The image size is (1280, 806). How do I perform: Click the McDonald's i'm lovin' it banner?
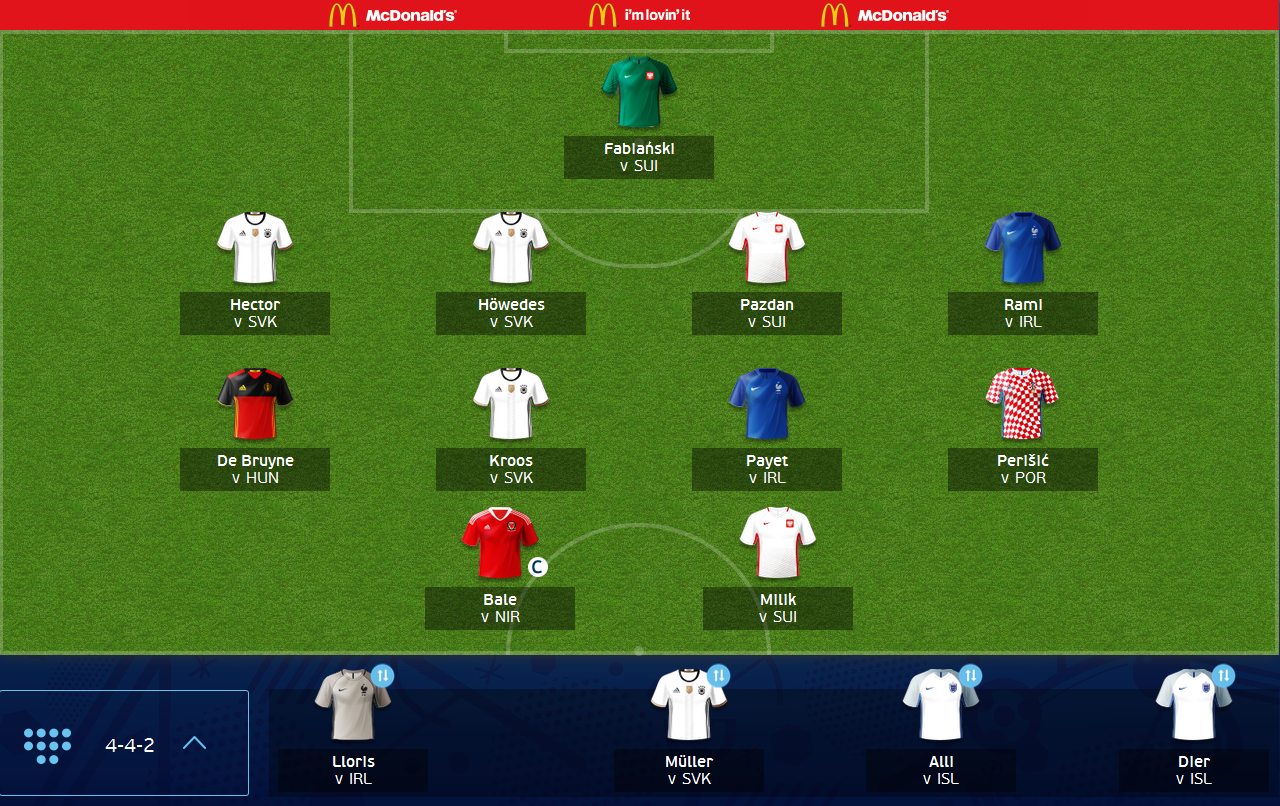[x=639, y=15]
